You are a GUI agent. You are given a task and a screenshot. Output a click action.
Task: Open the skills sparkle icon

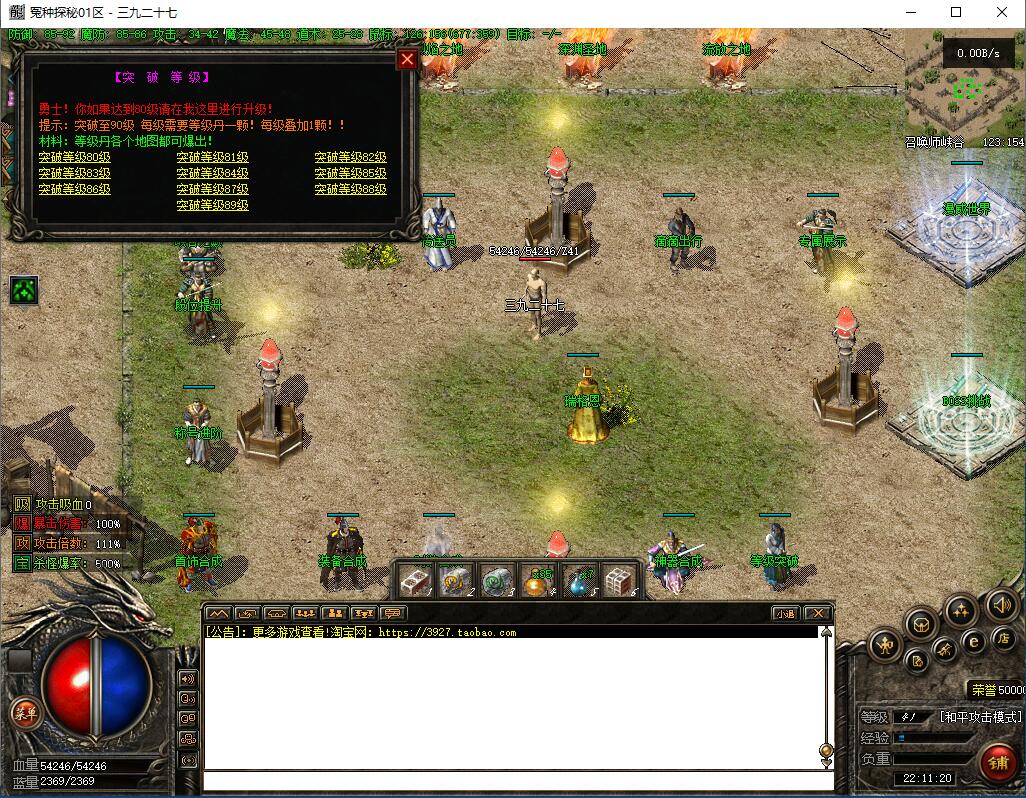[961, 609]
